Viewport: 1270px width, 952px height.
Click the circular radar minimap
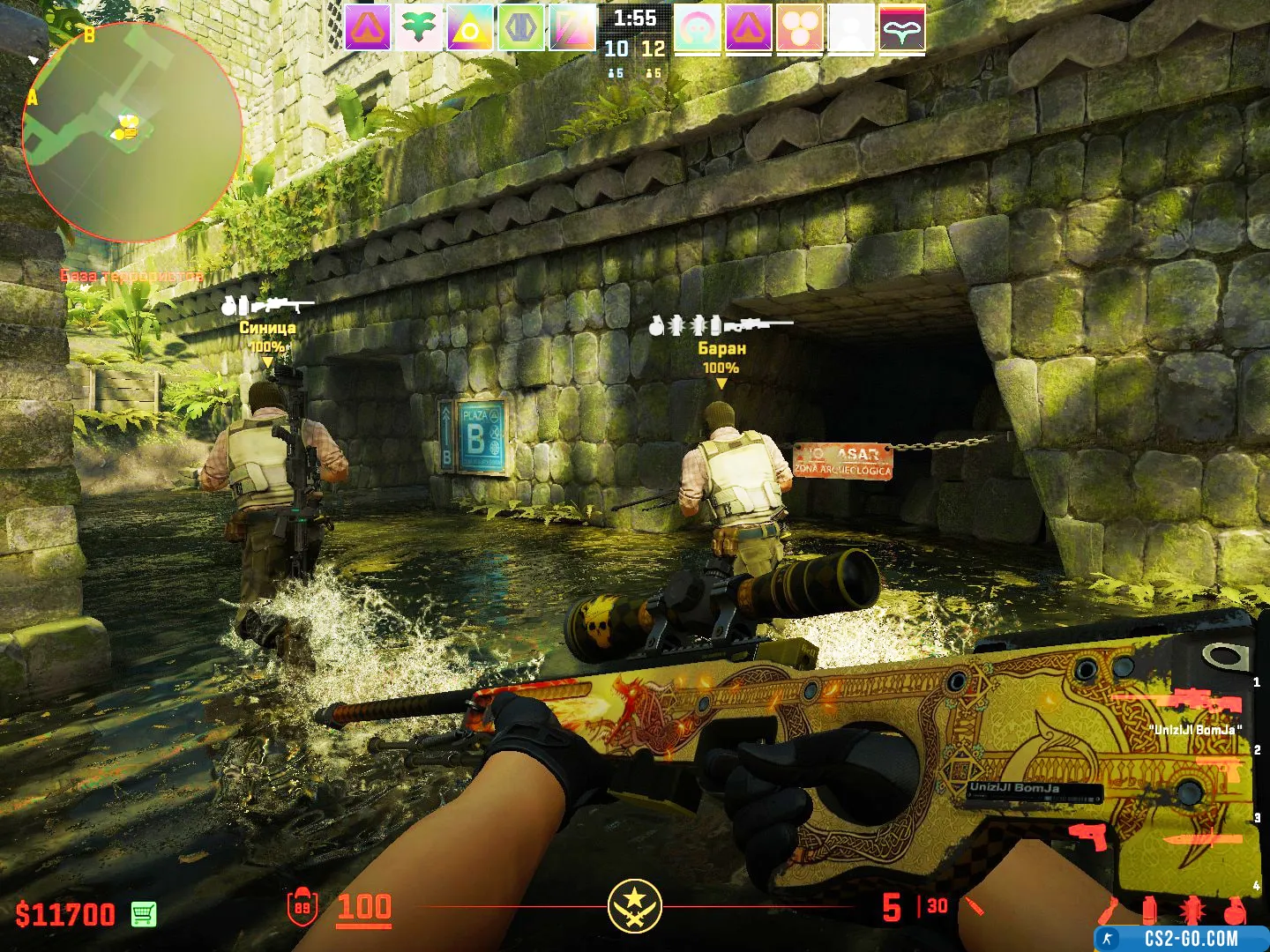pyautogui.click(x=132, y=132)
